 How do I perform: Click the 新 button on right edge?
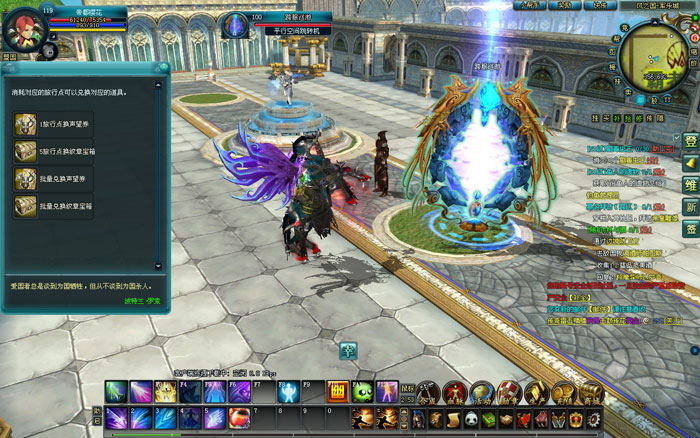[x=690, y=207]
